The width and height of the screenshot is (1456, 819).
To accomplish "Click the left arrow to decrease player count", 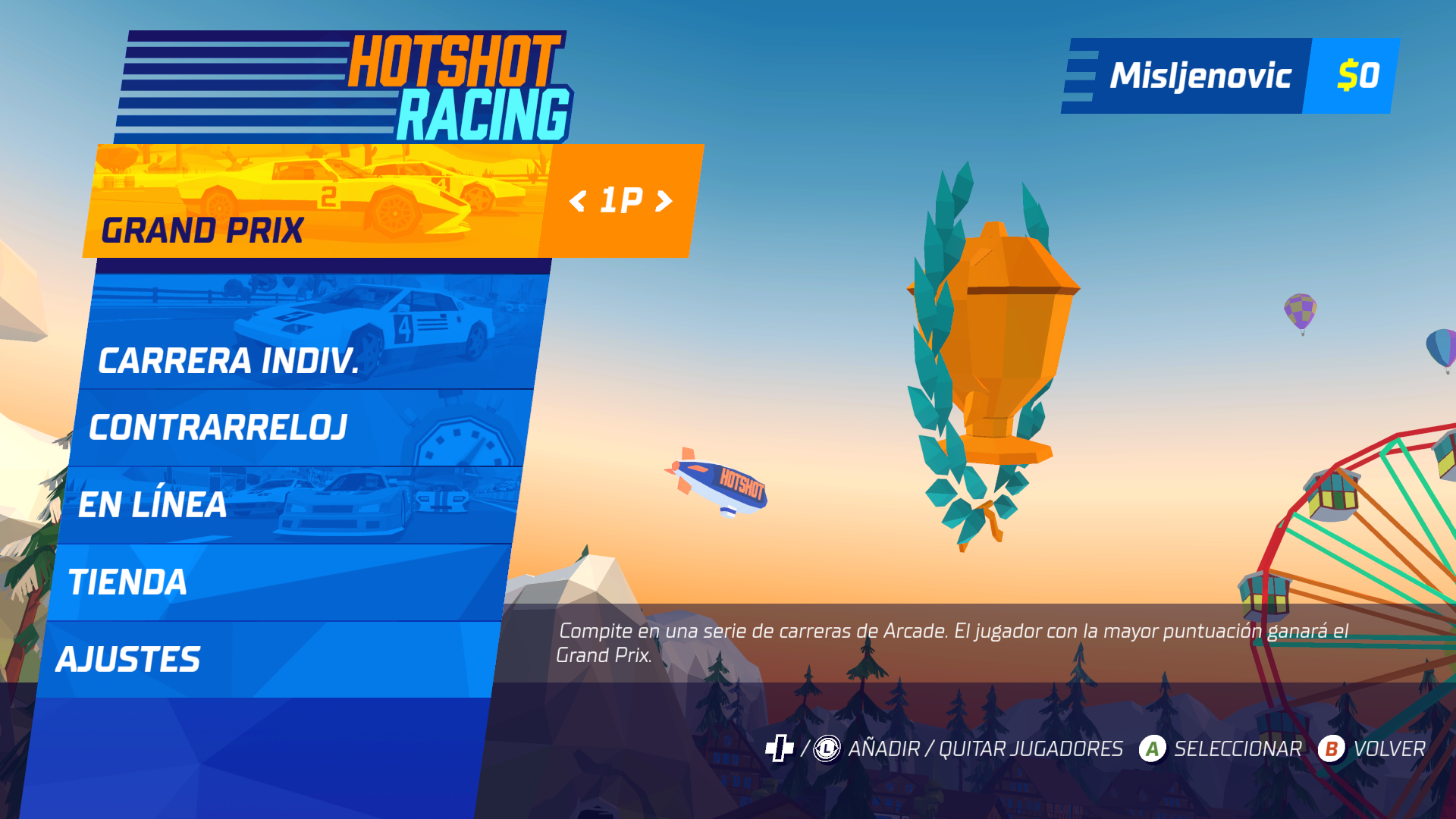I will (x=579, y=201).
